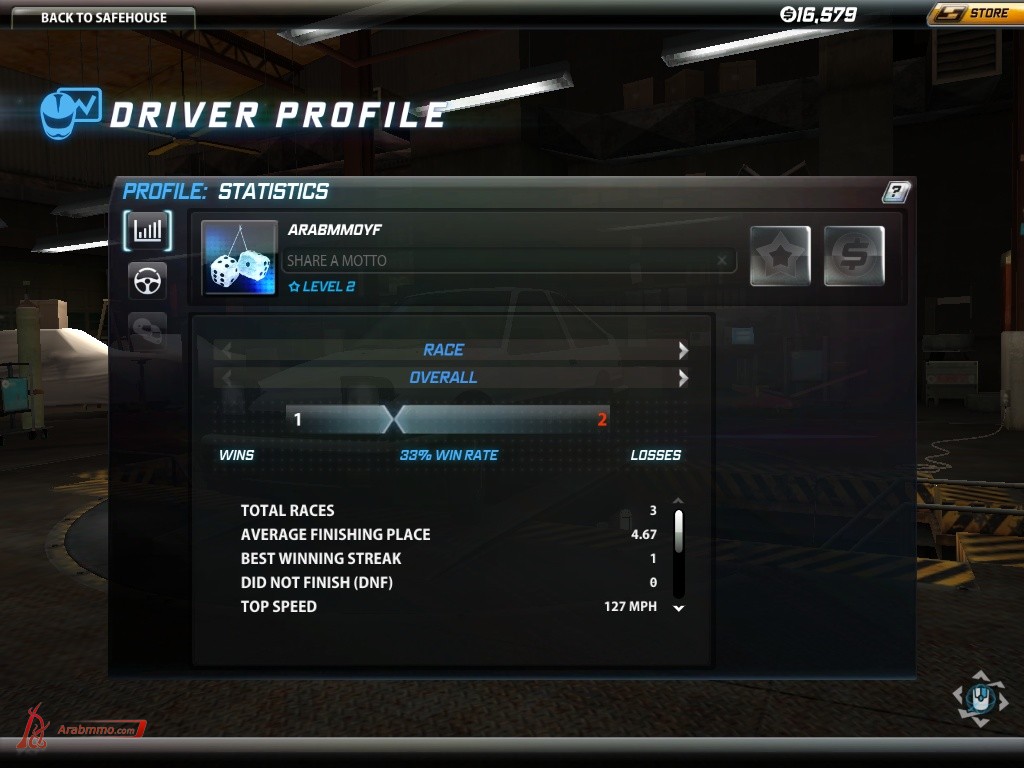The image size is (1024, 768).
Task: Click the stats list scroll-up arrow
Action: click(679, 501)
